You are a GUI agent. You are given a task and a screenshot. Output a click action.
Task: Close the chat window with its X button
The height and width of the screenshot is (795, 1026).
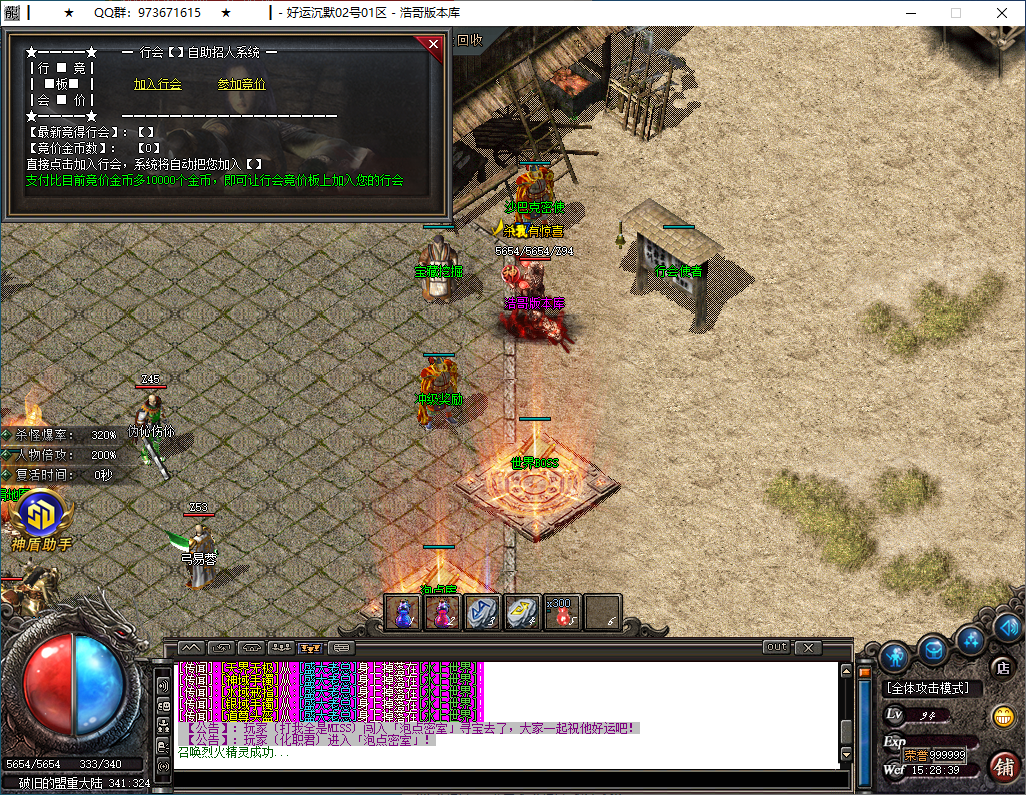pyautogui.click(x=808, y=647)
